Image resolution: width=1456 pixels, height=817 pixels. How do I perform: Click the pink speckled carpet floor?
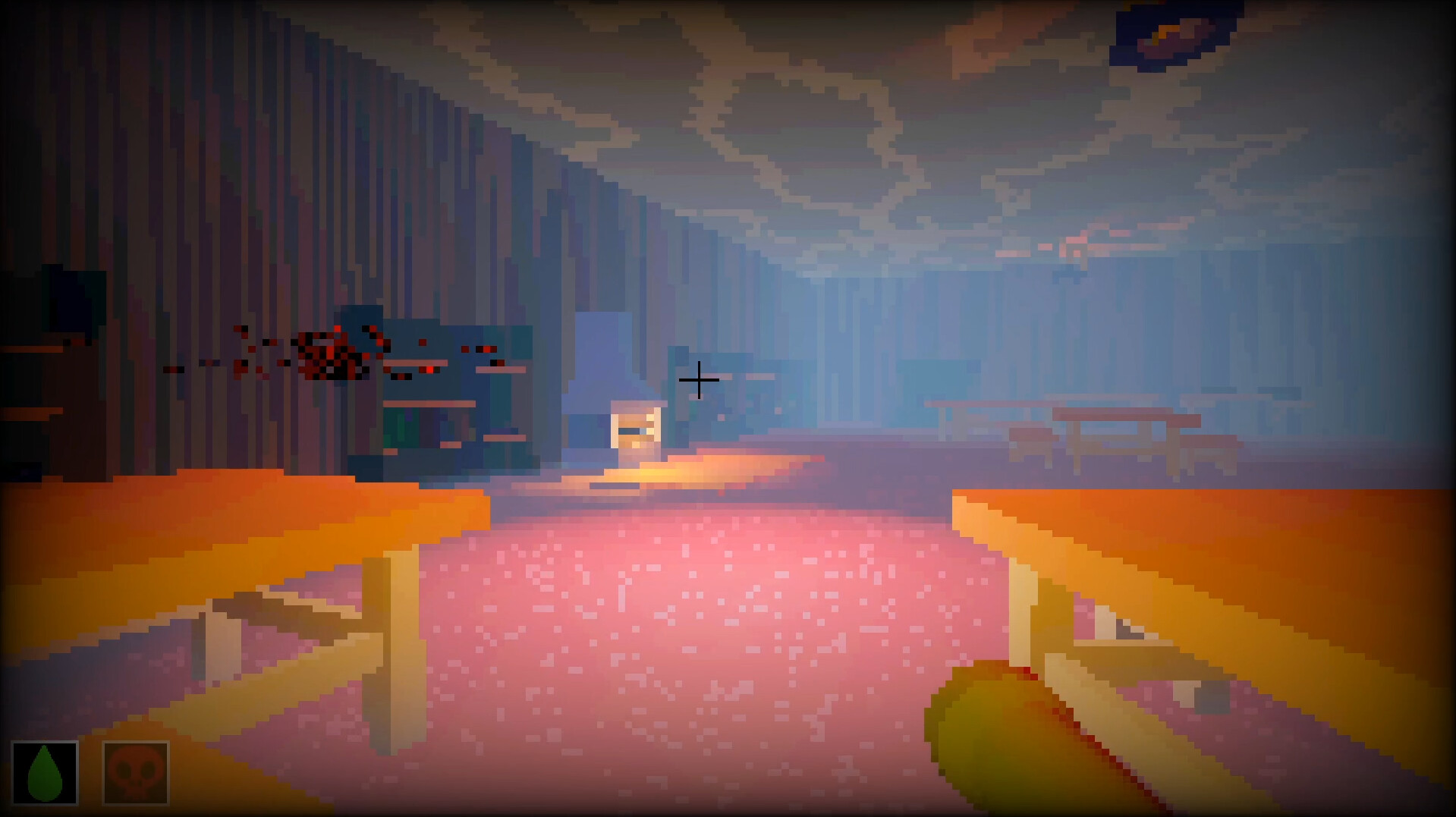pyautogui.click(x=683, y=645)
